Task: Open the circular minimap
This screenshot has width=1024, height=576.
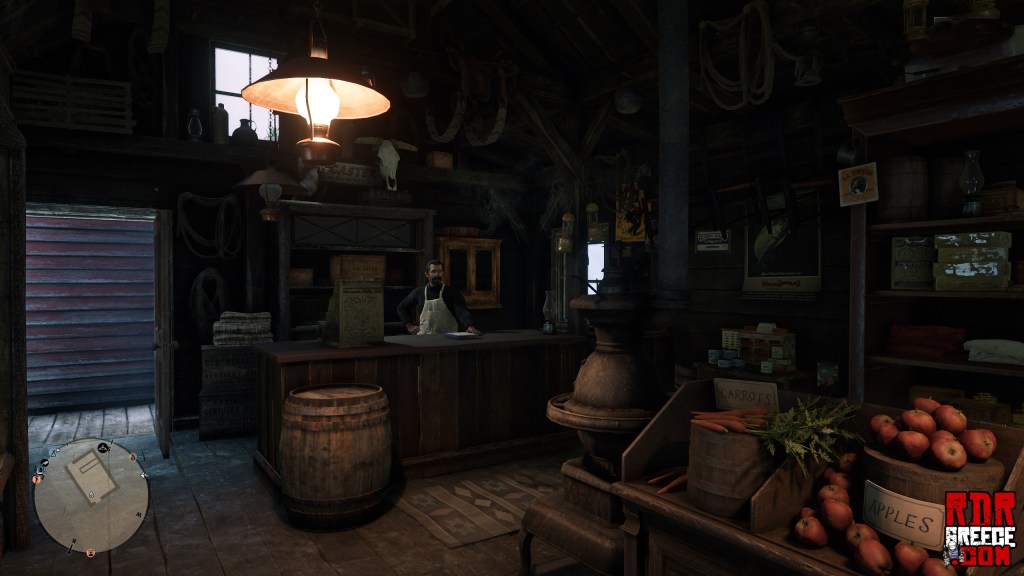Action: 91,496
